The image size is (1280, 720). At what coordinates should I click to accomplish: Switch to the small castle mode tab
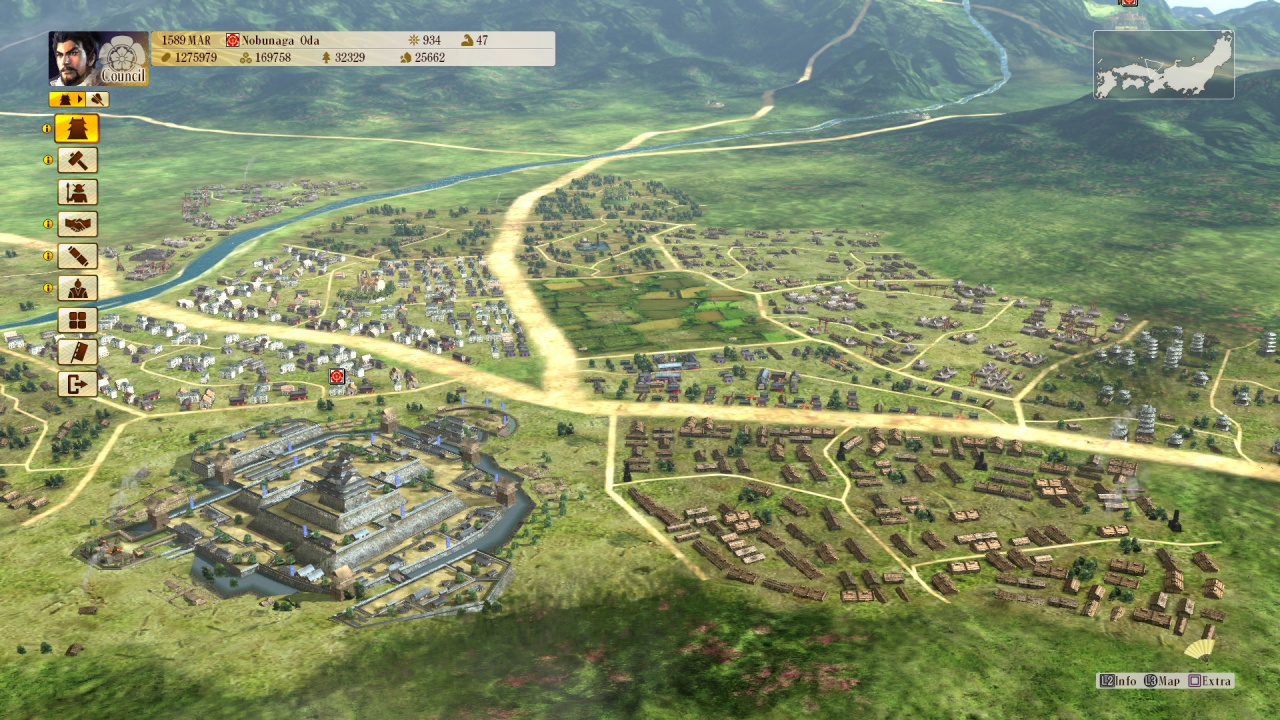click(67, 99)
